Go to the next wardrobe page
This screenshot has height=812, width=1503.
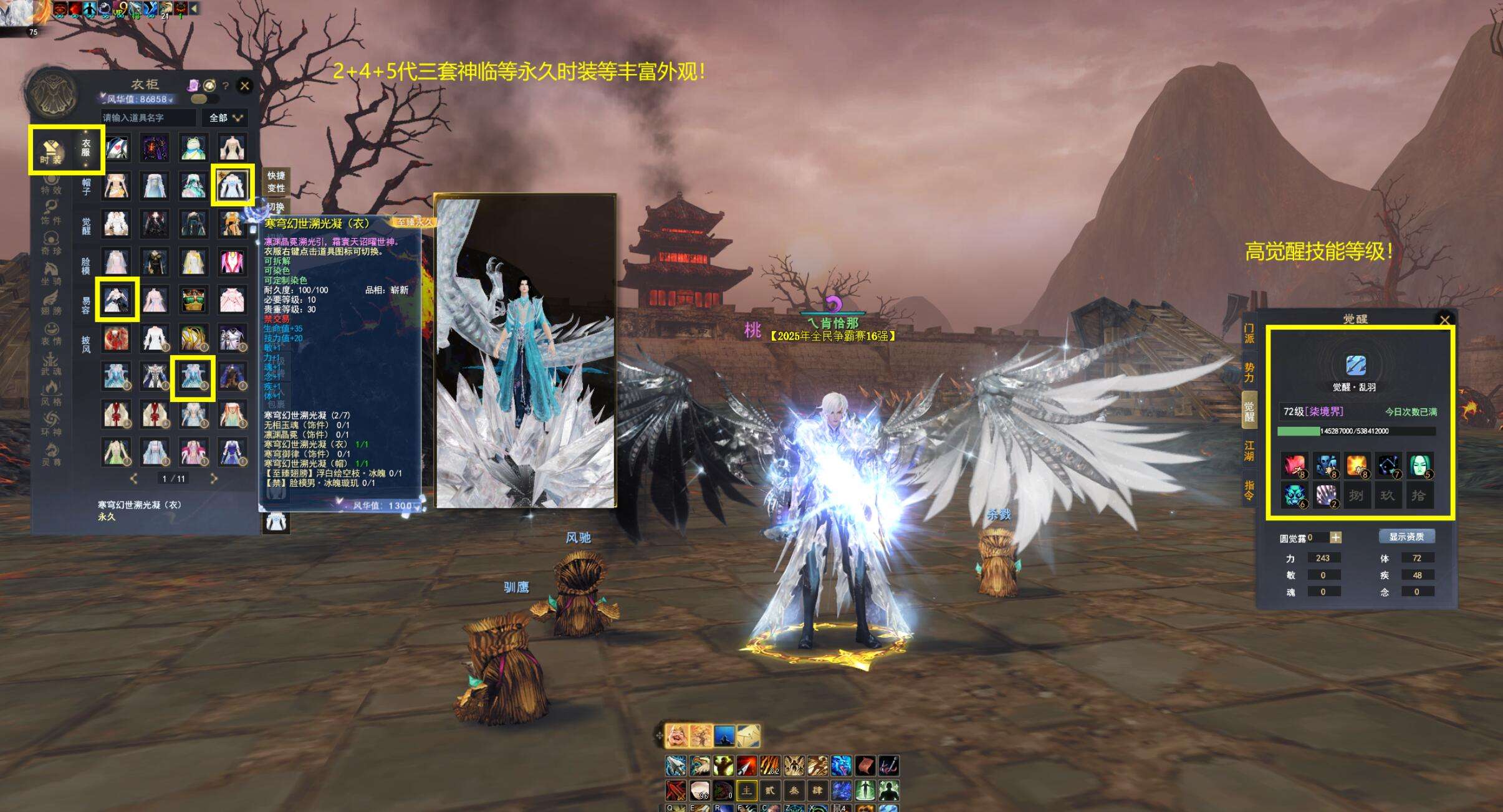coord(214,479)
